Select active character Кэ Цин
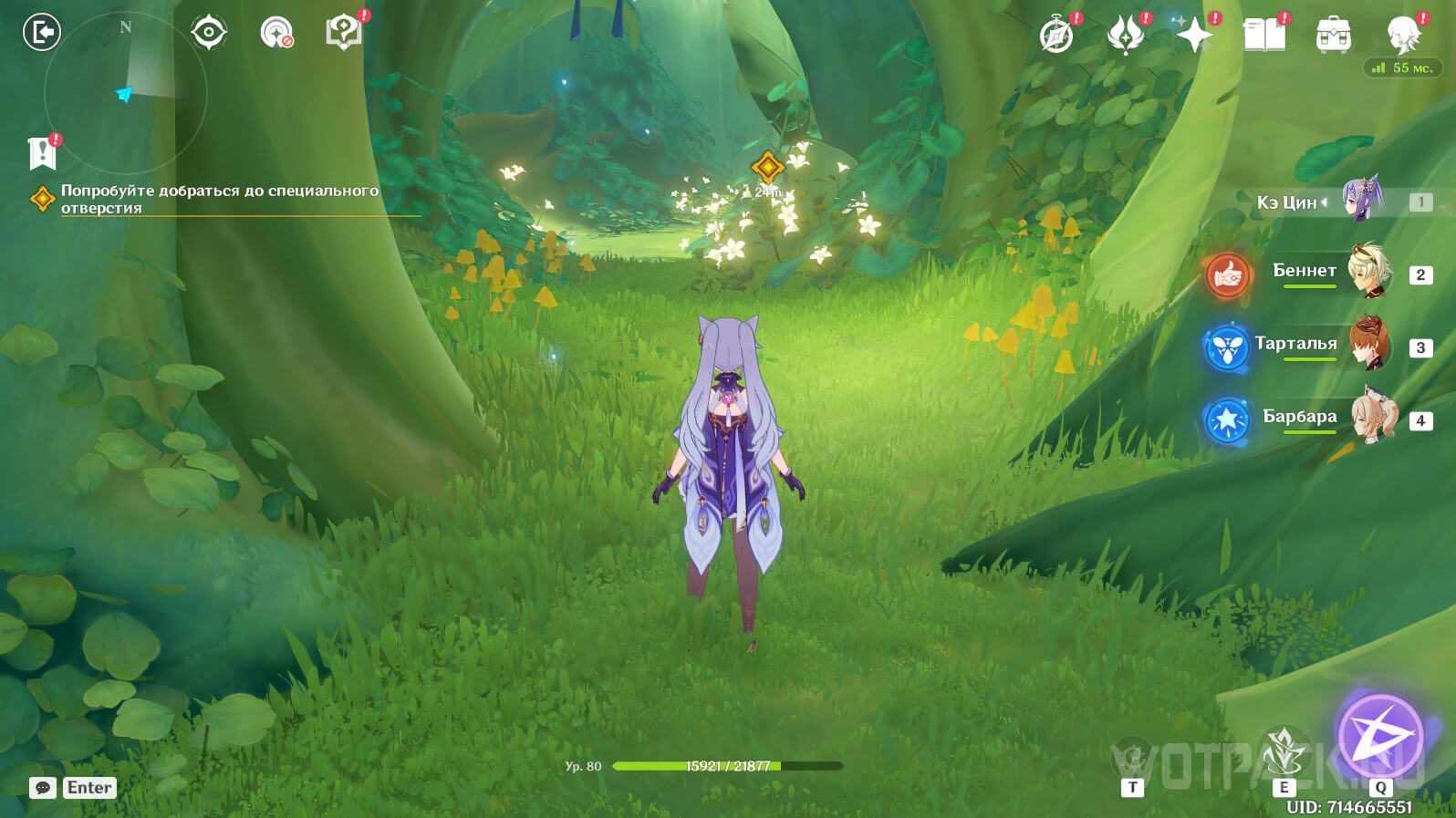The image size is (1456, 818). 1314,202
